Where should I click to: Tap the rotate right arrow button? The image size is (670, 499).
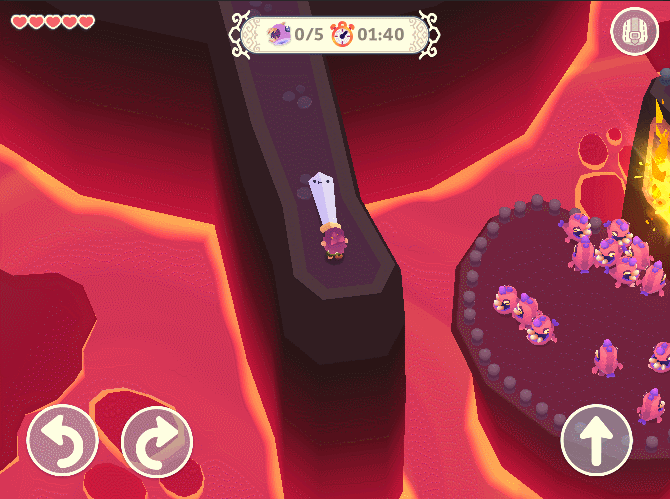[157, 441]
